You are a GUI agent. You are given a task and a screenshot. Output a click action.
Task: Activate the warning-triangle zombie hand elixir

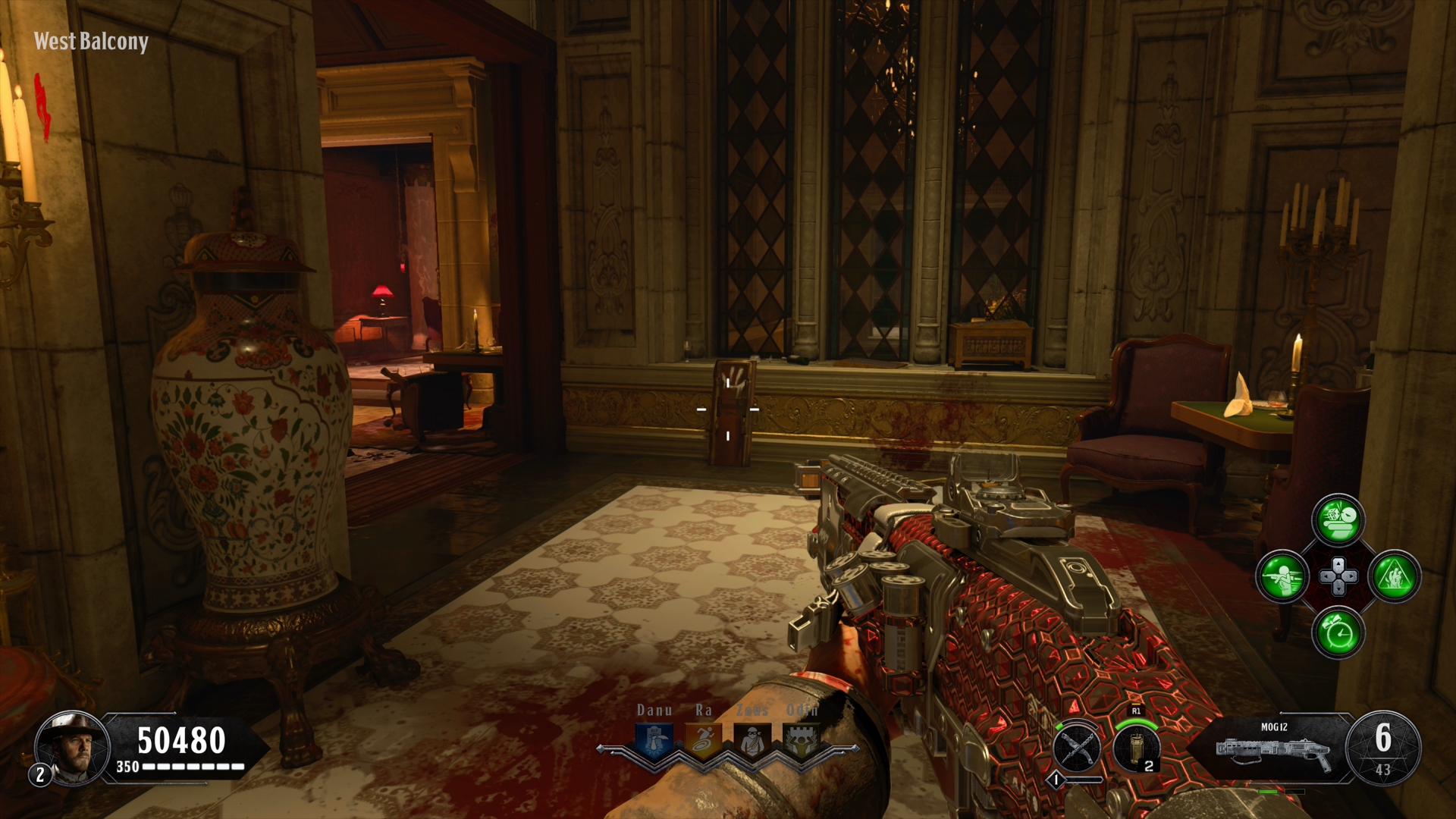click(x=1395, y=577)
